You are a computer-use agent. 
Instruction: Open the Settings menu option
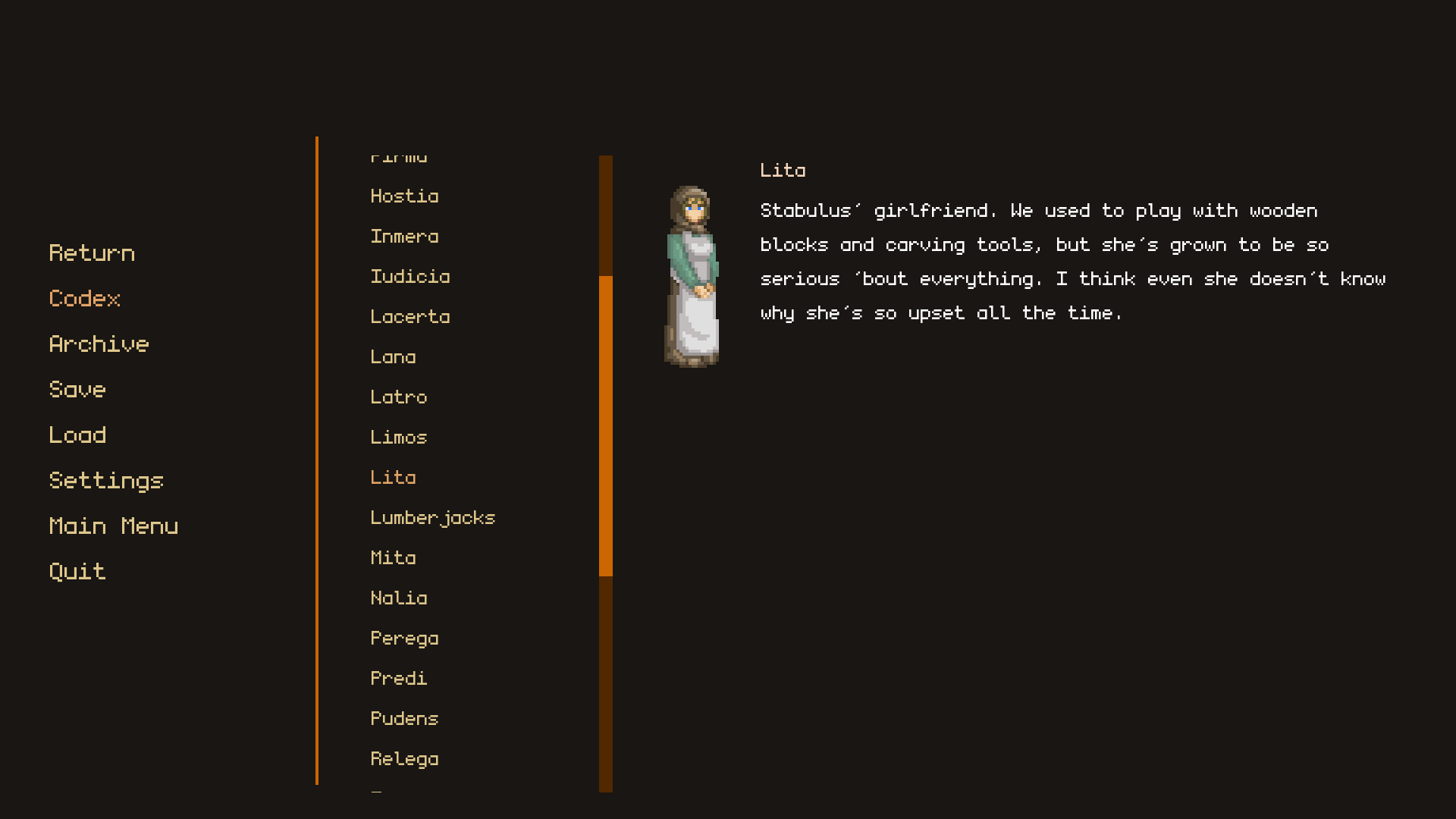point(106,480)
